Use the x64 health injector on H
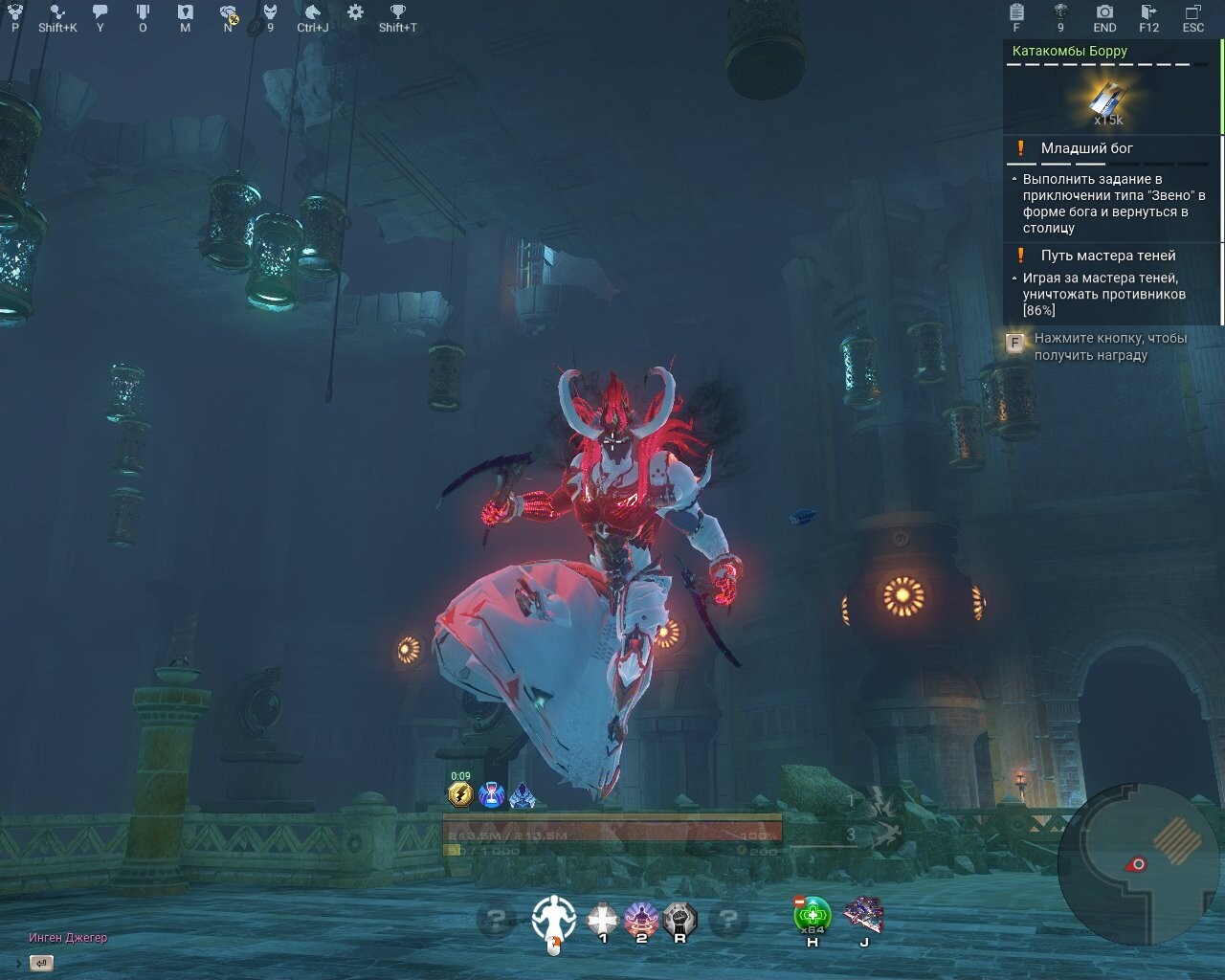This screenshot has width=1225, height=980. (x=812, y=916)
